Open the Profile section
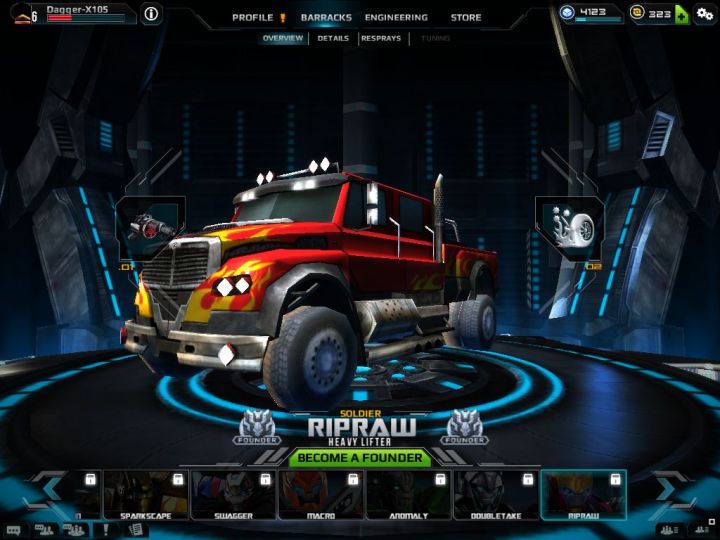 pos(253,17)
